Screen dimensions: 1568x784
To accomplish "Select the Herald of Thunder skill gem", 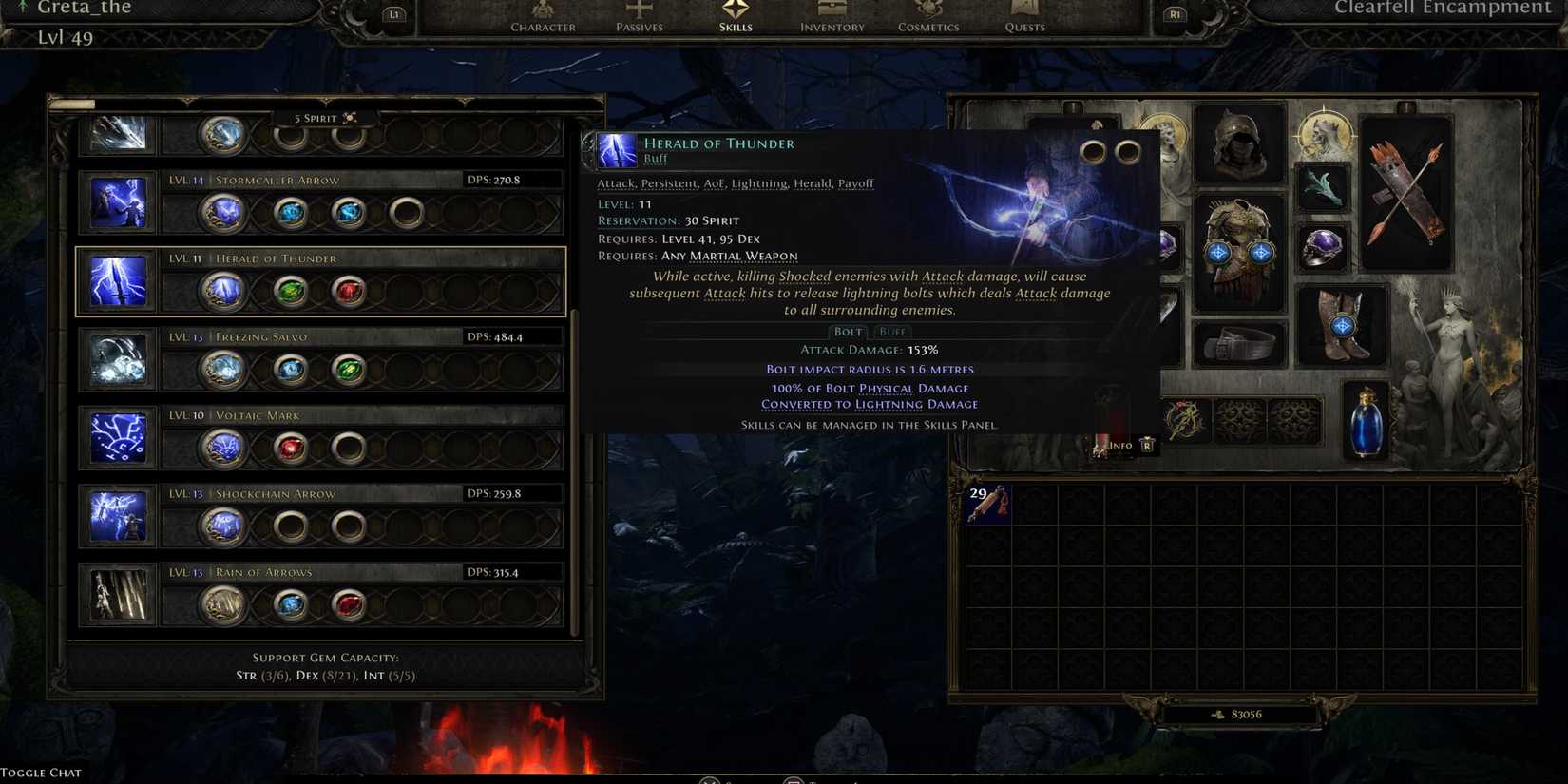I will coord(117,280).
